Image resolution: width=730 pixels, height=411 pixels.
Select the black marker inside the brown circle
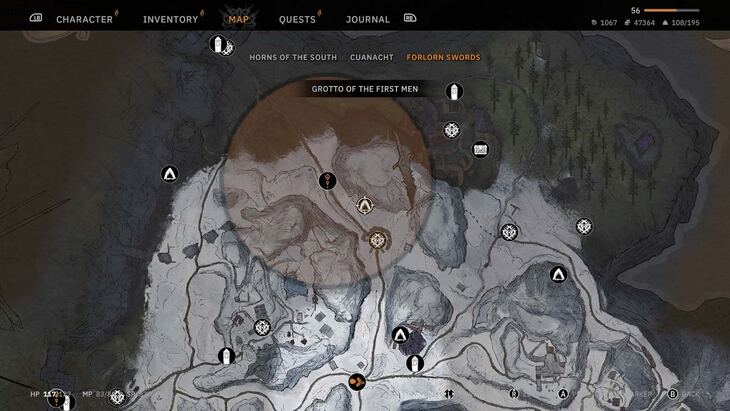pyautogui.click(x=327, y=180)
